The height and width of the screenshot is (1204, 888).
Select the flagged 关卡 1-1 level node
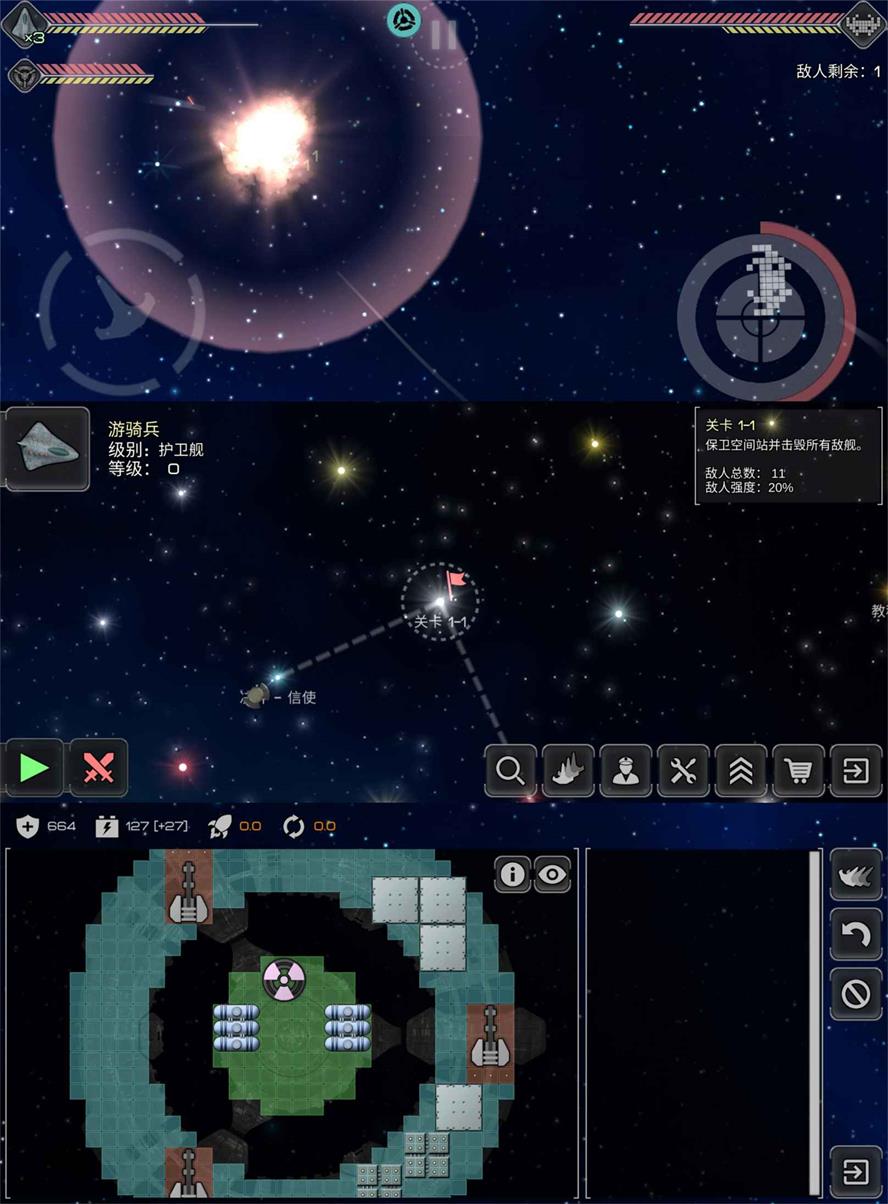pos(440,600)
